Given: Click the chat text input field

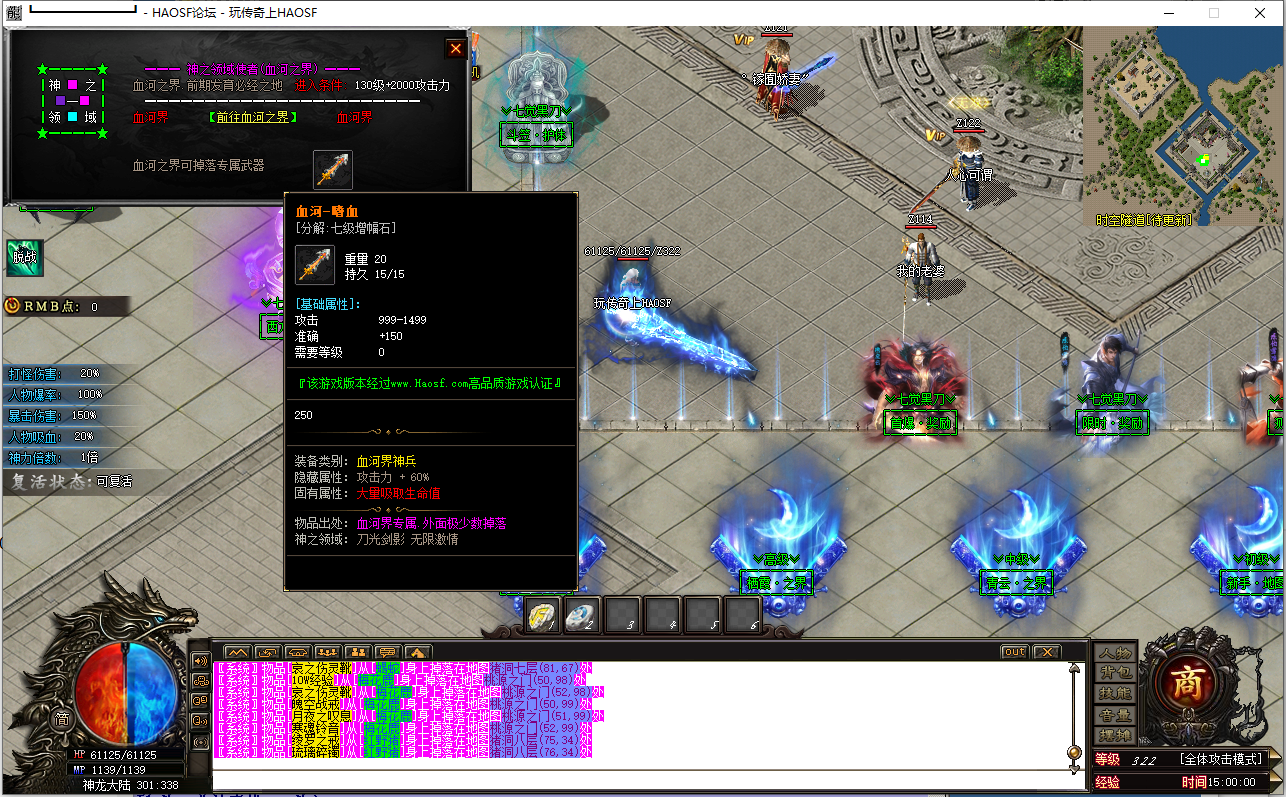Looking at the screenshot, I should point(640,777).
